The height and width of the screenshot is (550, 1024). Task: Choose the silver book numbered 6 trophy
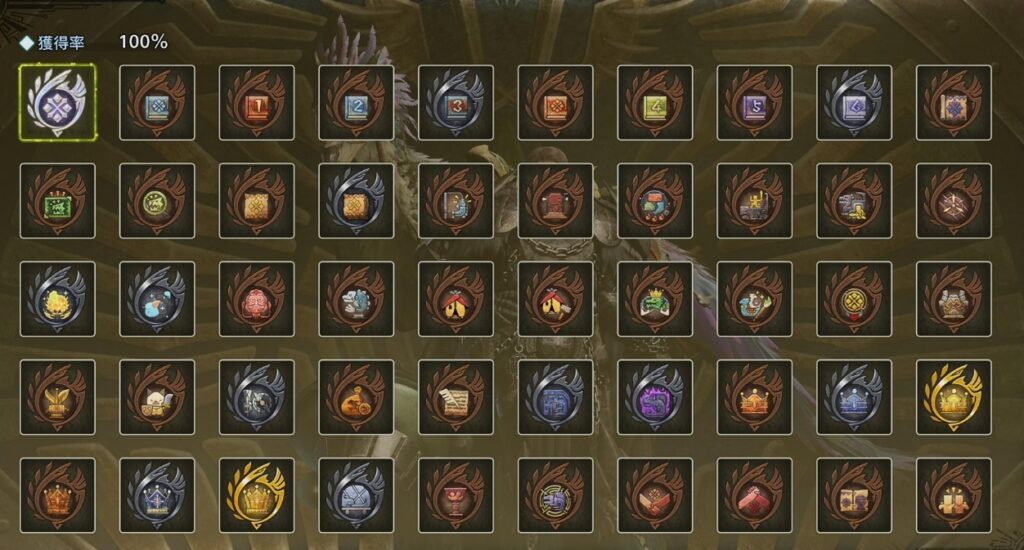pos(853,102)
